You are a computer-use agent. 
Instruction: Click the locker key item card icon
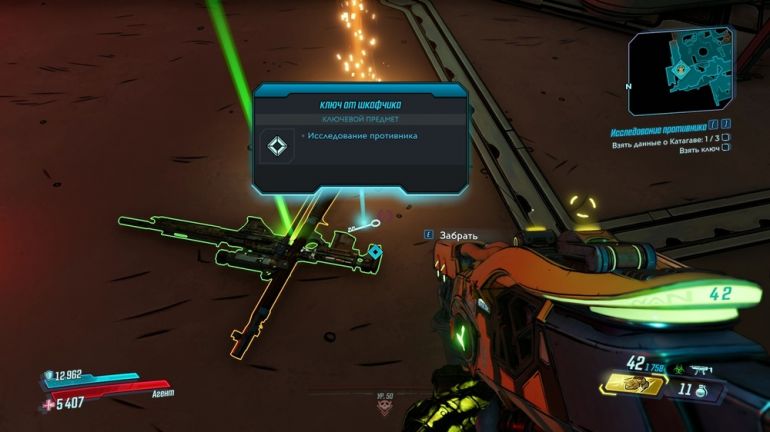[276, 147]
